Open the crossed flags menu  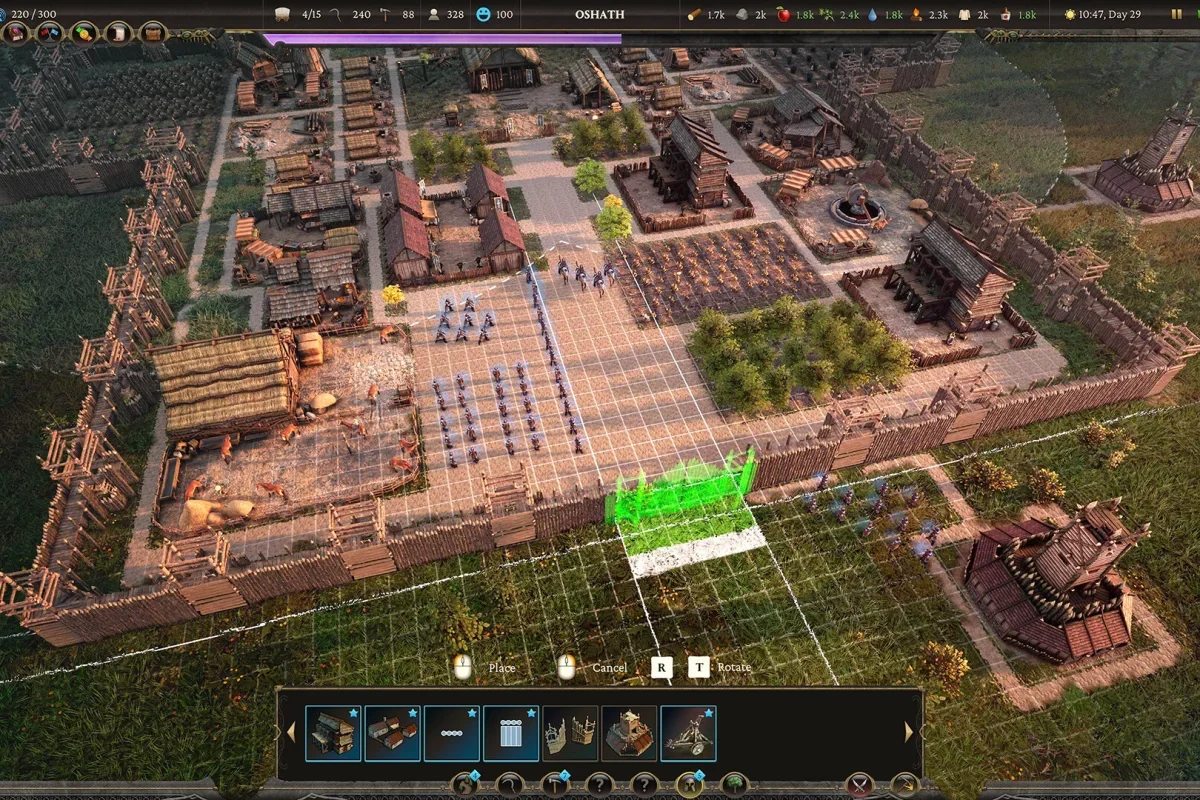[x=49, y=33]
